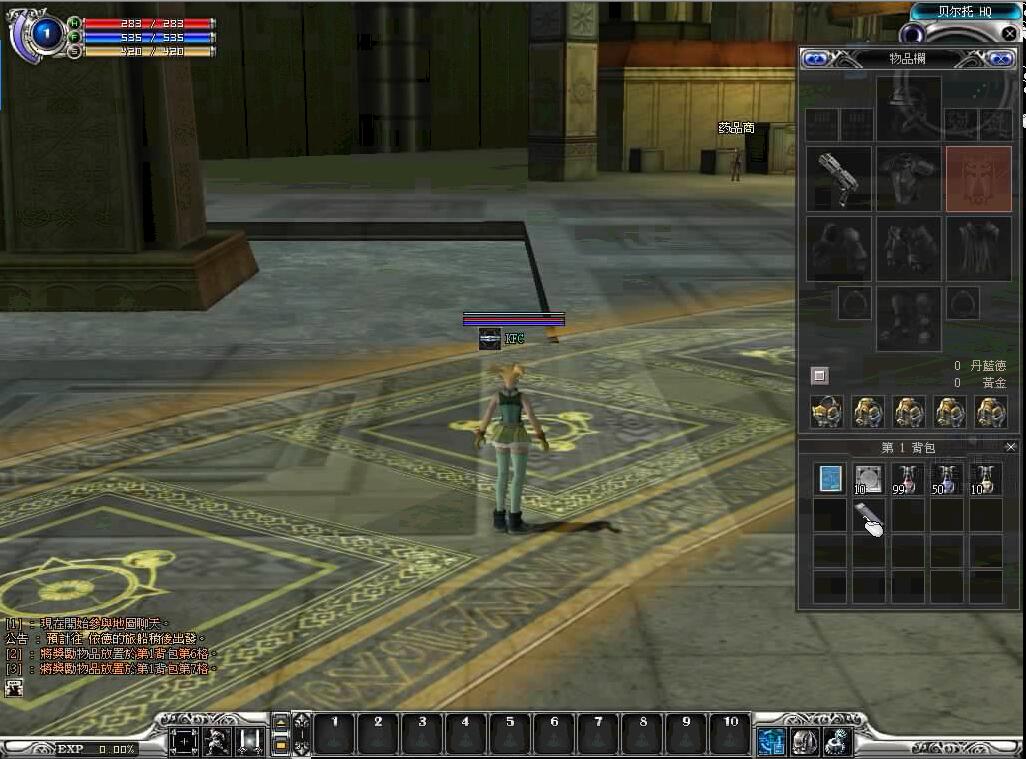Click the small square button above bag icons
Viewport: 1026px width, 759px height.
[x=820, y=375]
